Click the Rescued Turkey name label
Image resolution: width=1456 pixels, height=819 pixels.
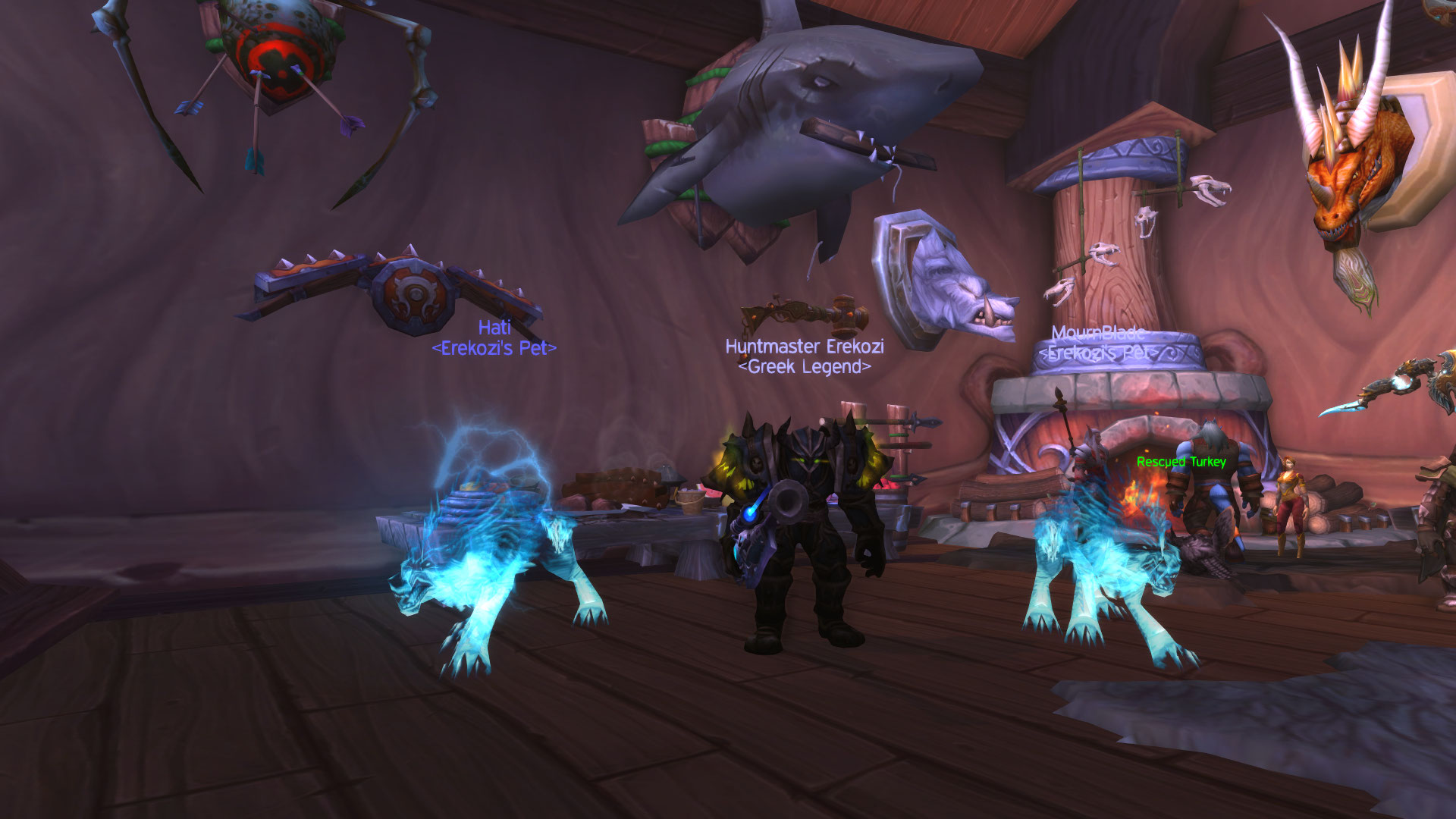(x=1181, y=462)
